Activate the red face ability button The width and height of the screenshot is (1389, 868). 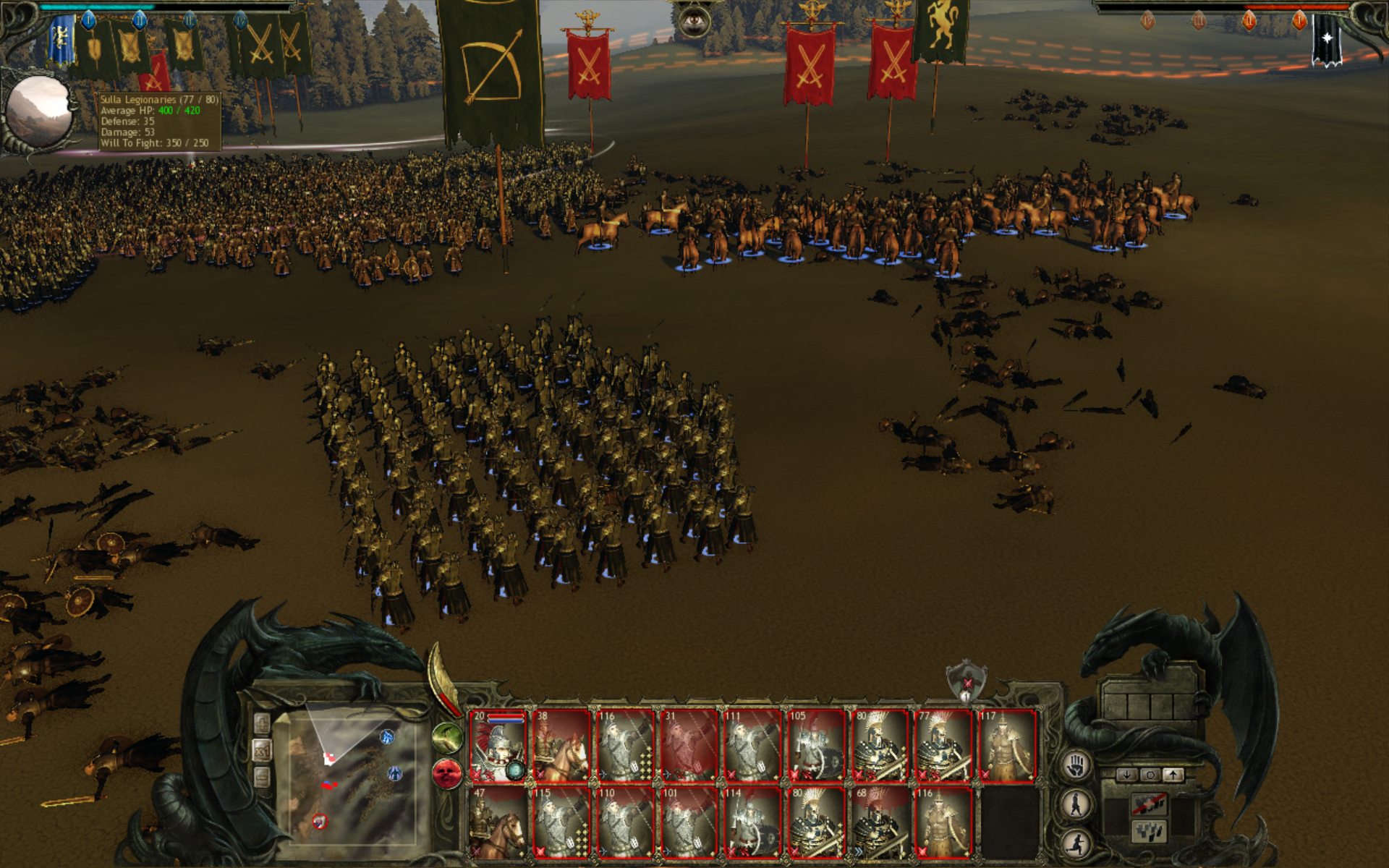[448, 774]
